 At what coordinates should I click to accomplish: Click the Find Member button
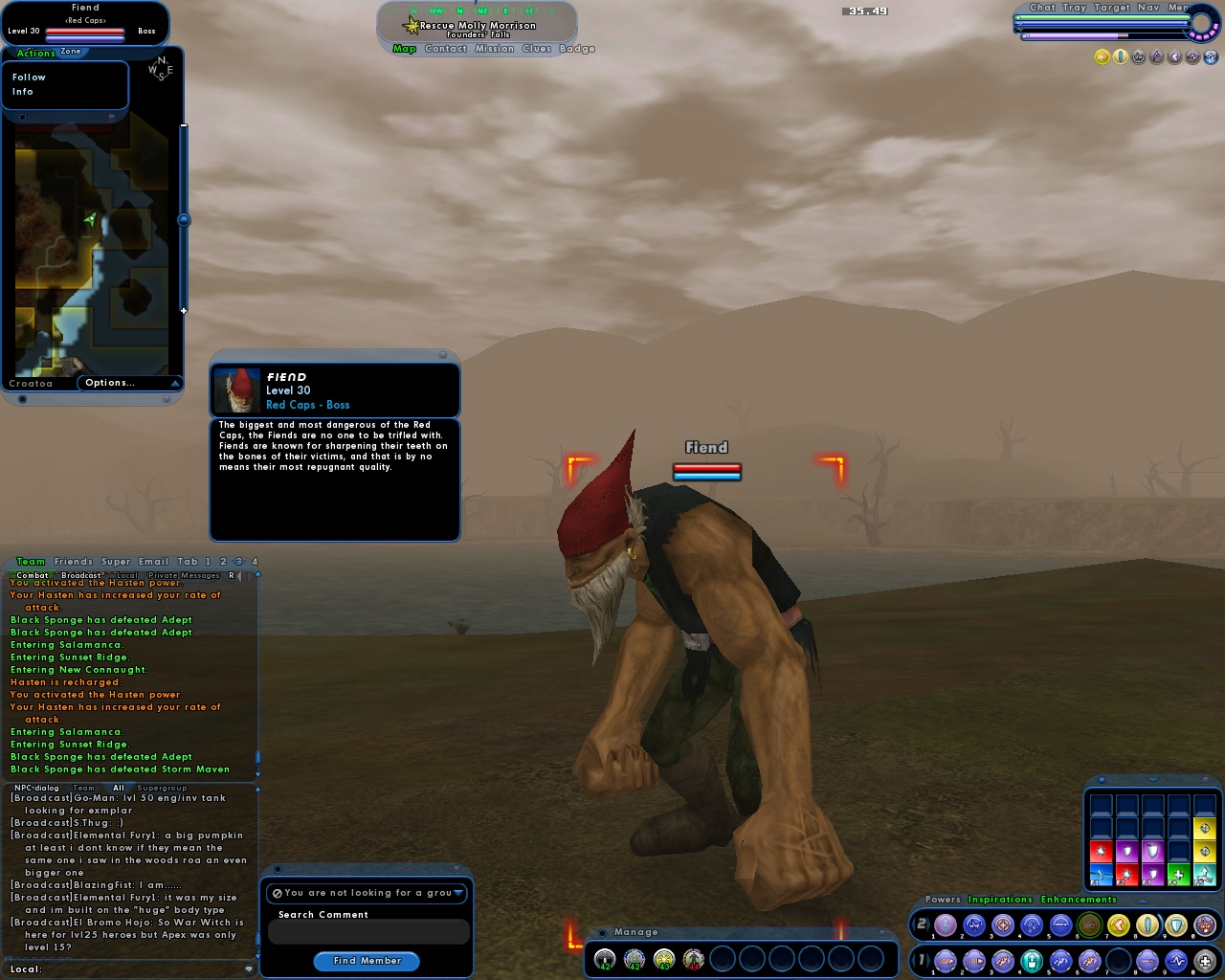click(367, 962)
